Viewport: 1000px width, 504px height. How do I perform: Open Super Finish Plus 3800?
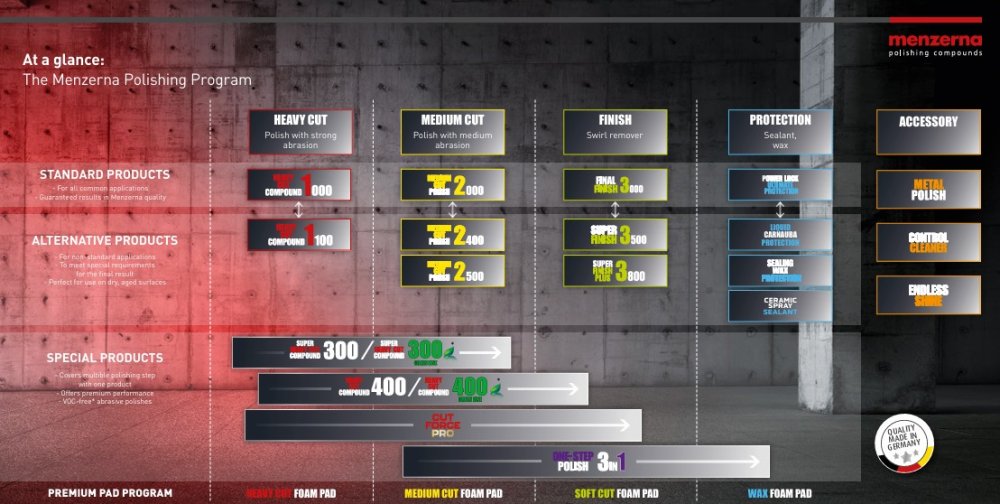614,270
